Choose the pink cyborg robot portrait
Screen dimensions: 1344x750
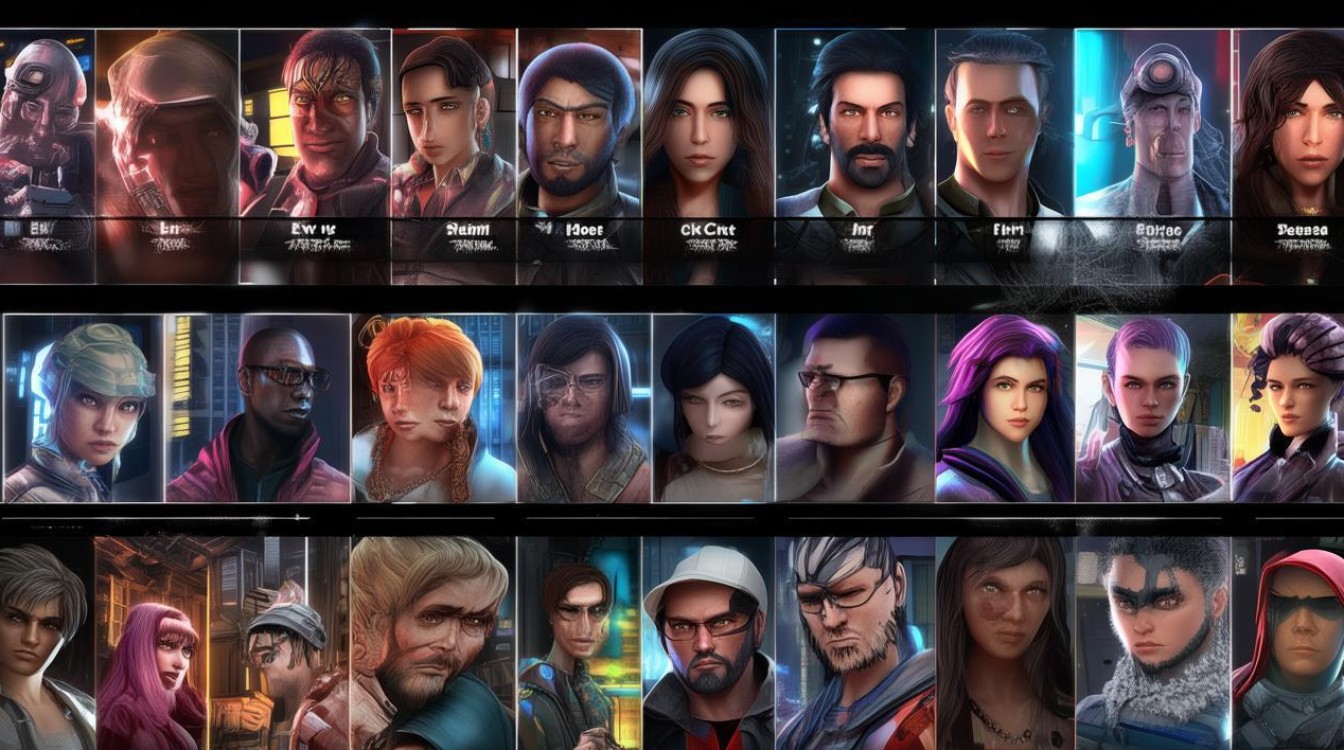(42, 120)
